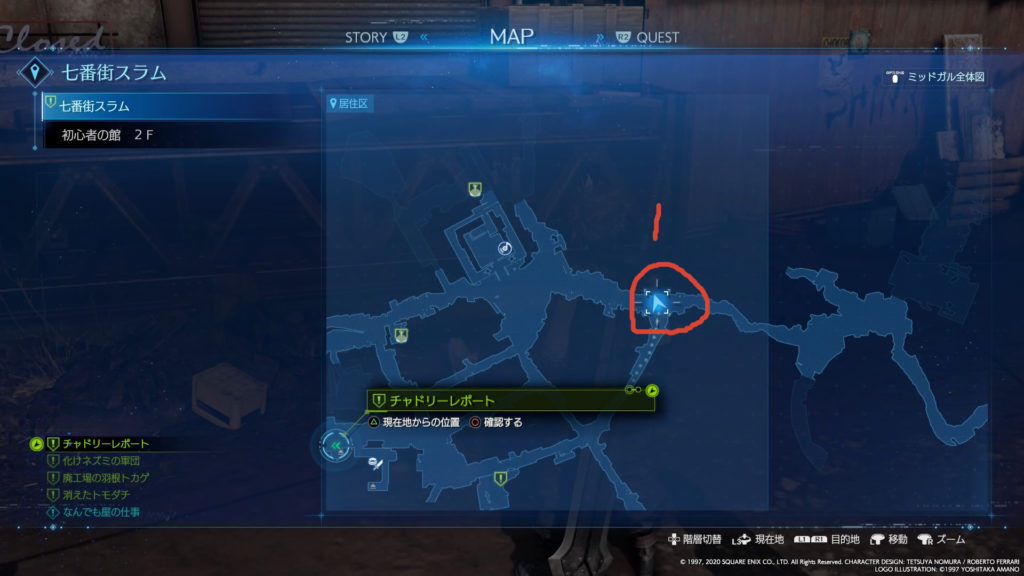Viewport: 1024px width, 576px height.
Task: Click the player arrow marker on the map
Action: coord(657,303)
